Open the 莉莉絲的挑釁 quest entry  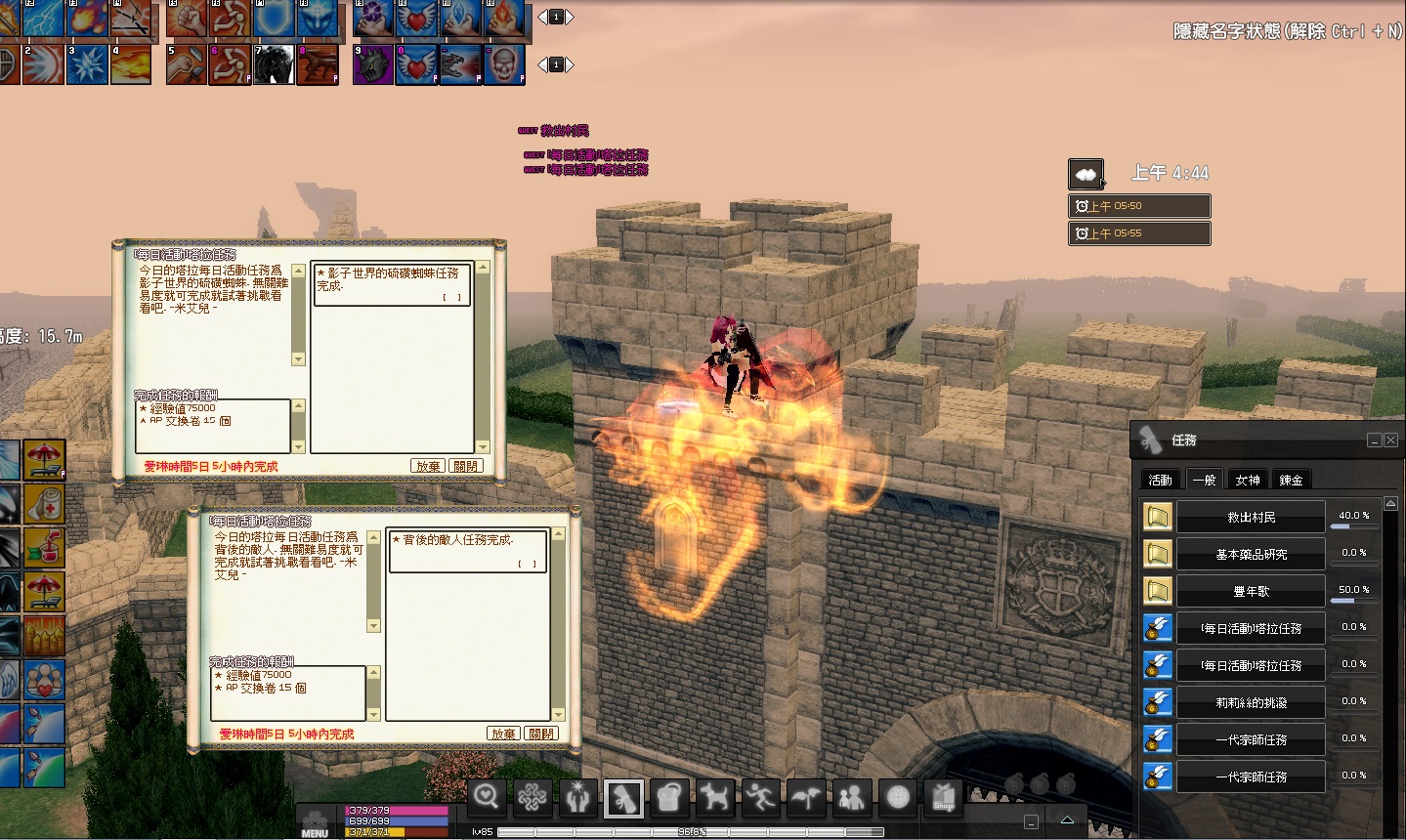point(1251,703)
